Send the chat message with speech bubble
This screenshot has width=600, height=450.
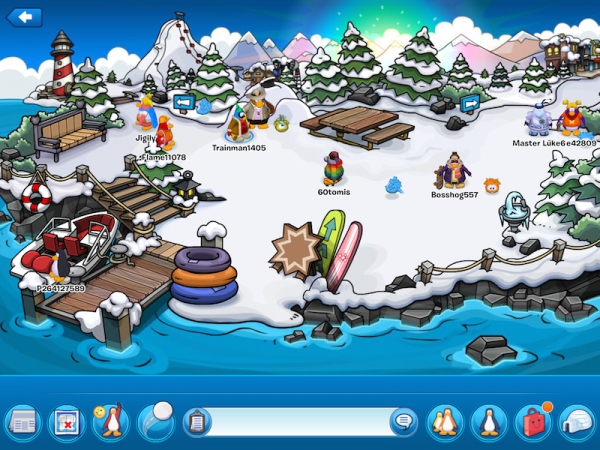403,421
